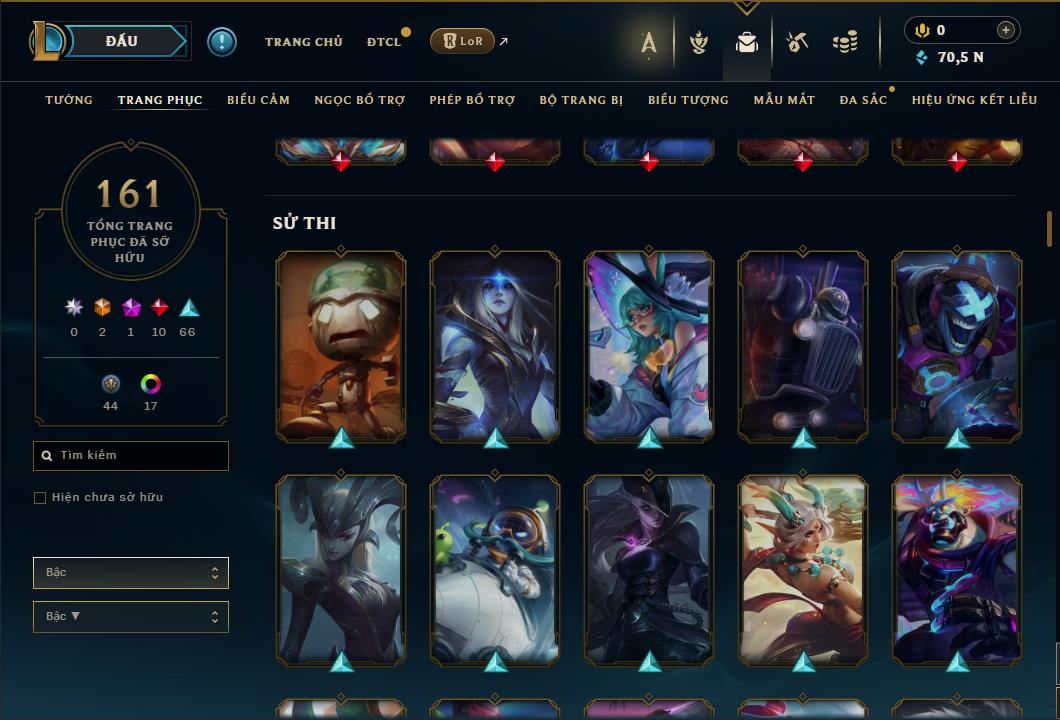Open the TRANG CHỦ home page
Viewport: 1060px width, 720px height.
click(303, 42)
